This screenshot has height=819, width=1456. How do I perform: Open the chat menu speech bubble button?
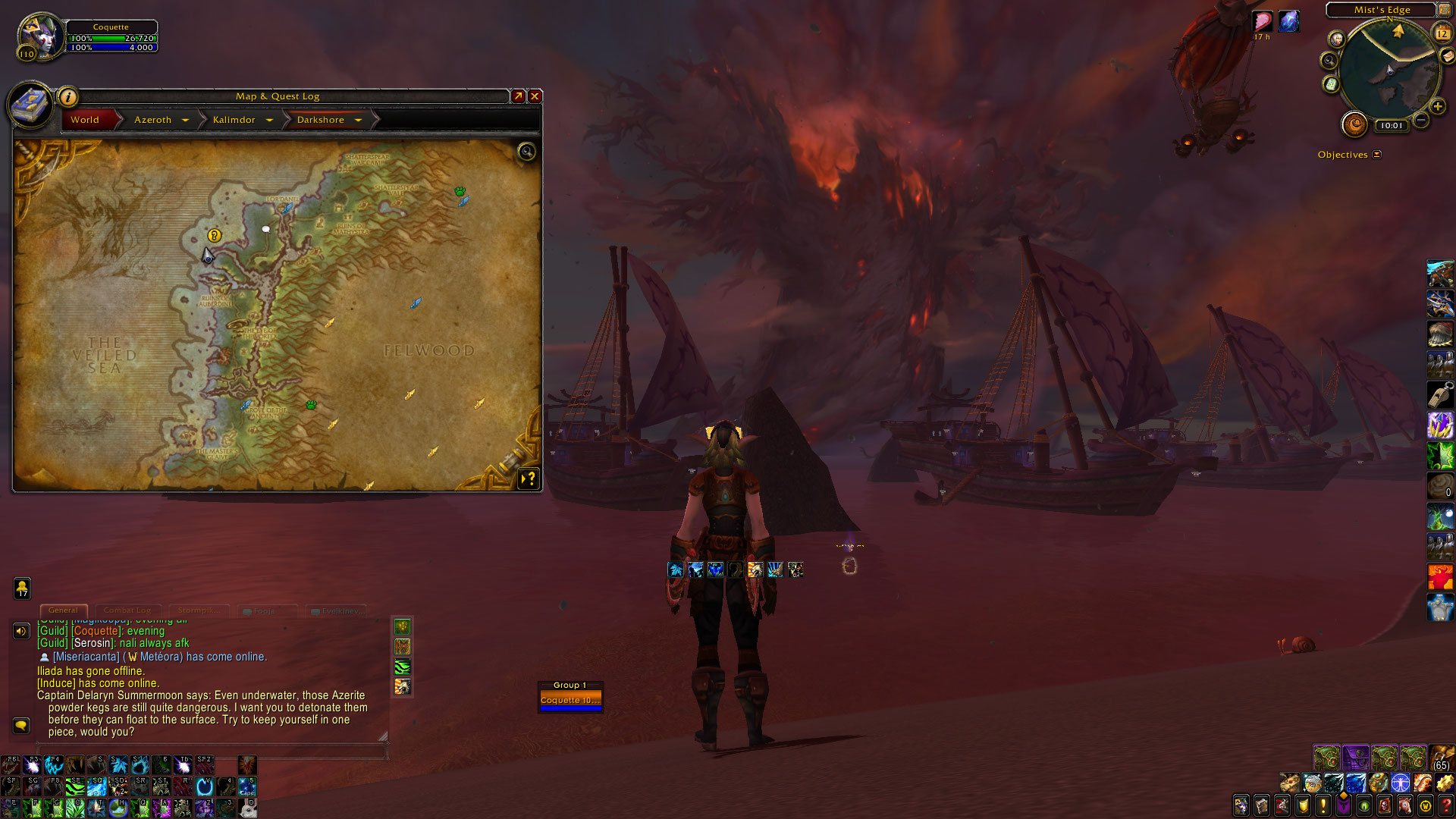[21, 726]
